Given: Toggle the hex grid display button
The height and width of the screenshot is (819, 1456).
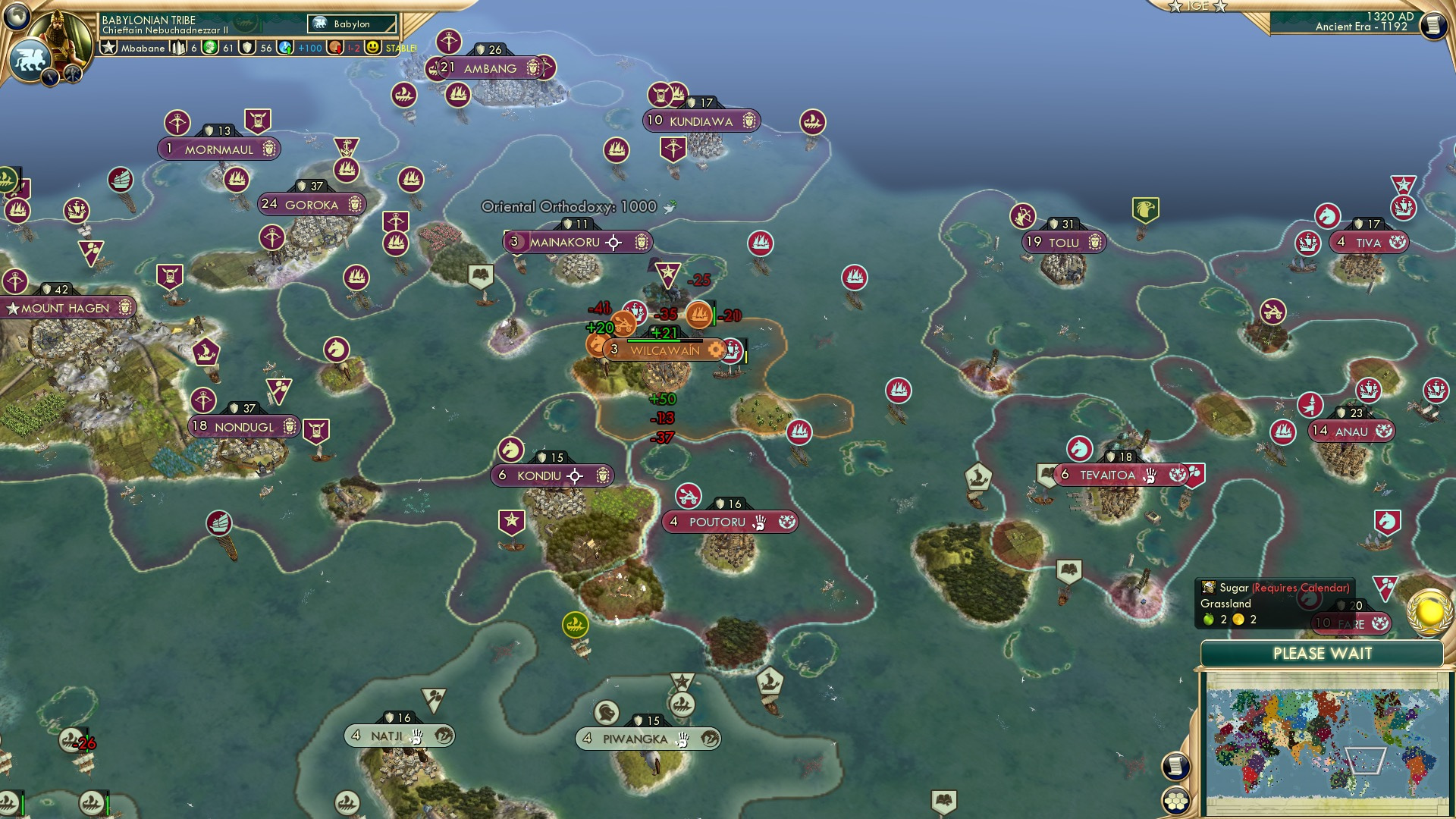Looking at the screenshot, I should point(1175,802).
